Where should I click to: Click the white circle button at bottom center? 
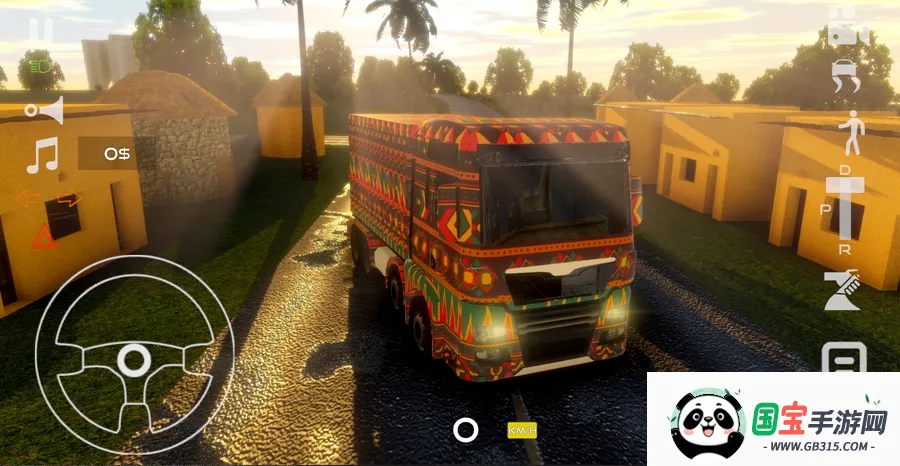[x=465, y=430]
